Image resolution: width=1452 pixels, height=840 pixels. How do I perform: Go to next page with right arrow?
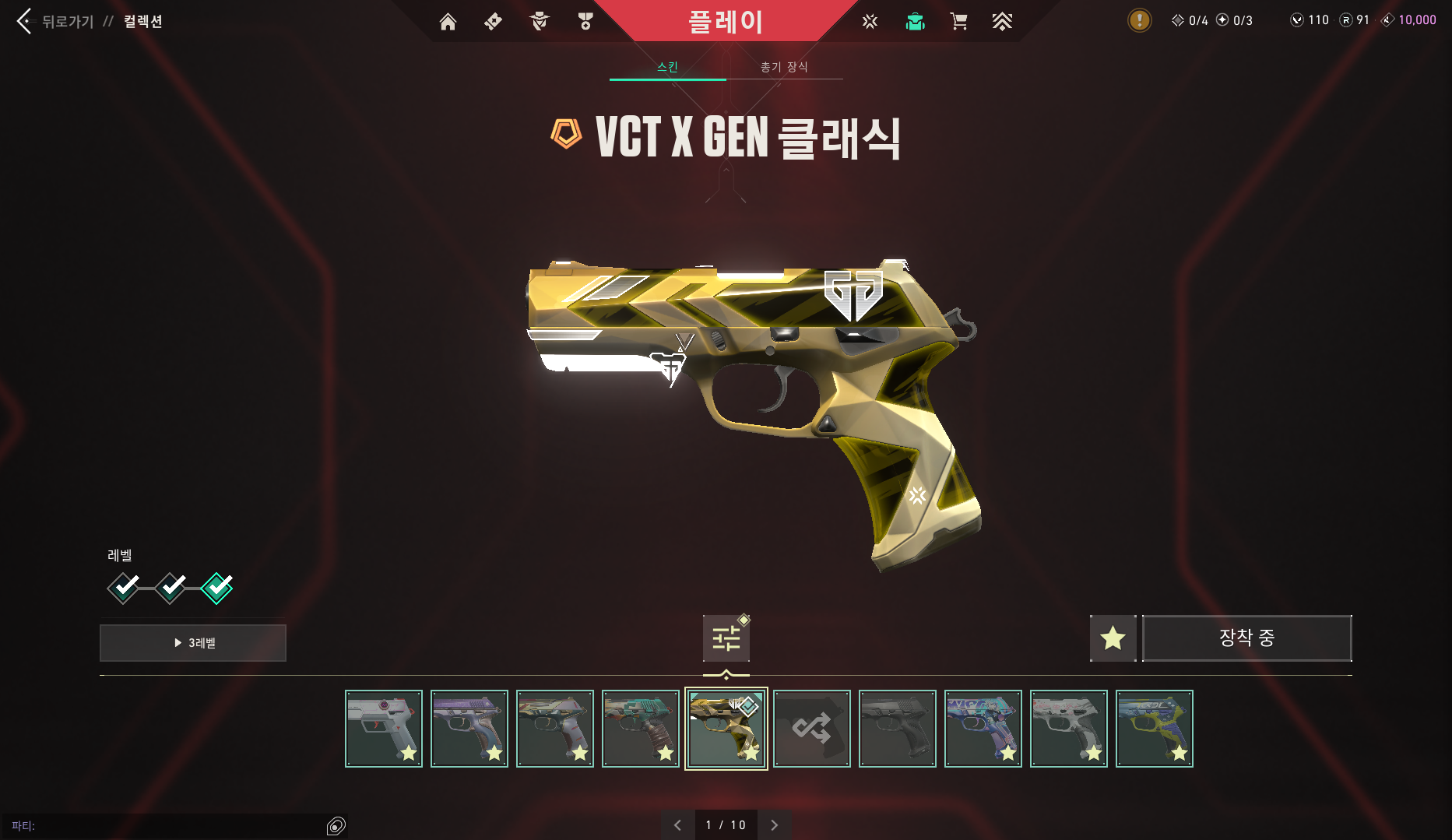(775, 824)
